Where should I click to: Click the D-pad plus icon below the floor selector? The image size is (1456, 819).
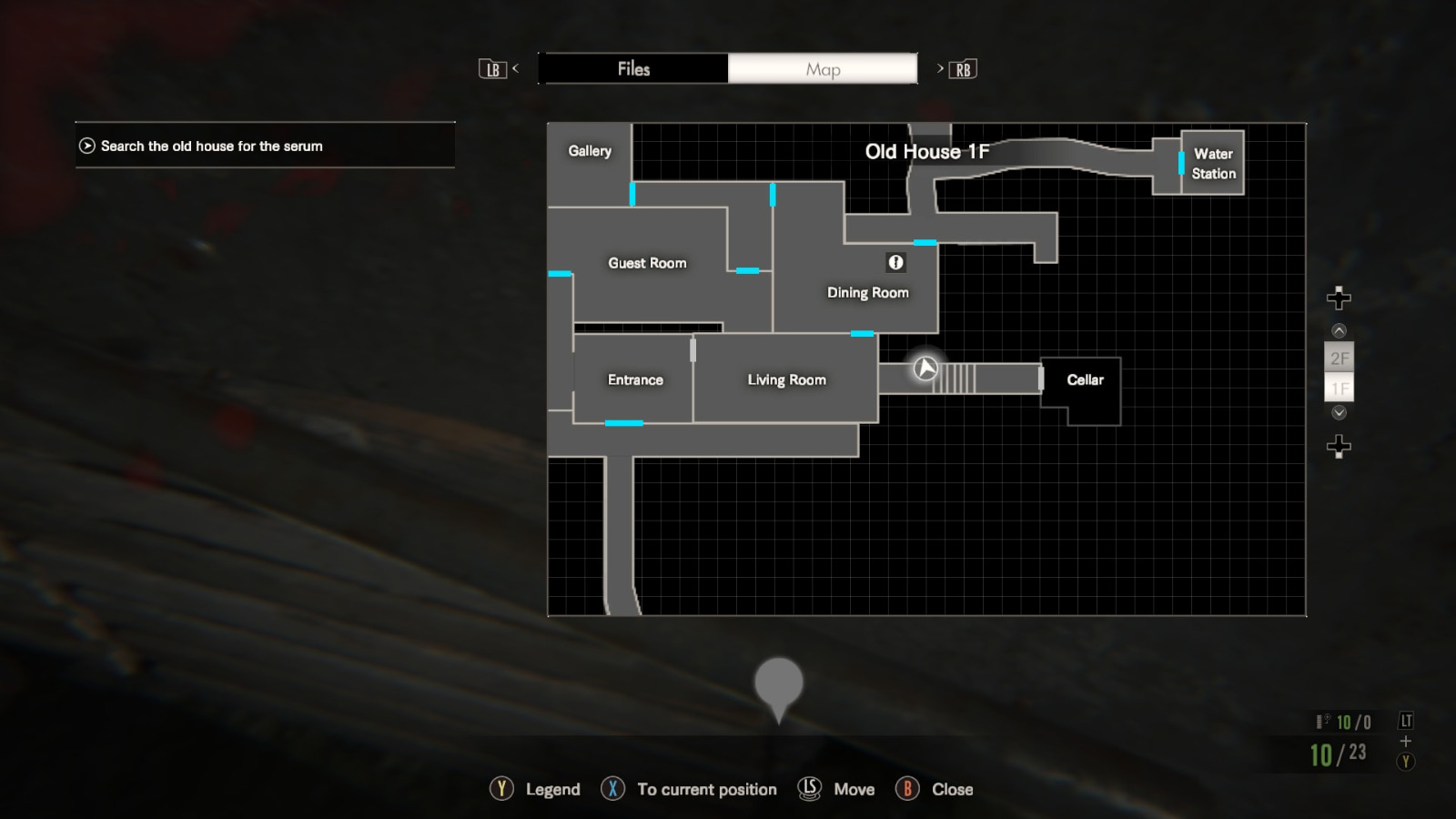point(1339,444)
